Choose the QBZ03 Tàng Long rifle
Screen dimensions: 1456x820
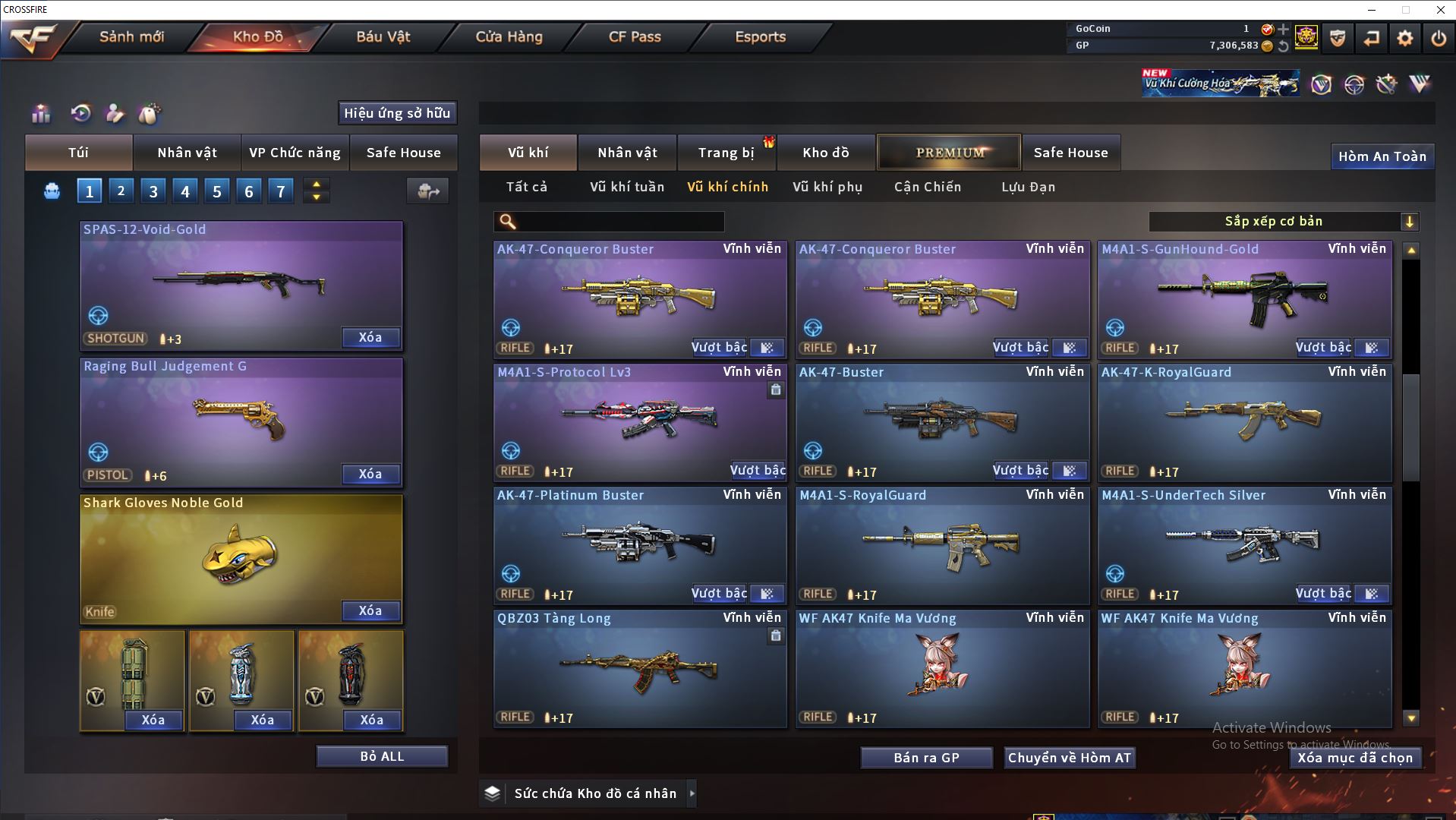point(639,670)
